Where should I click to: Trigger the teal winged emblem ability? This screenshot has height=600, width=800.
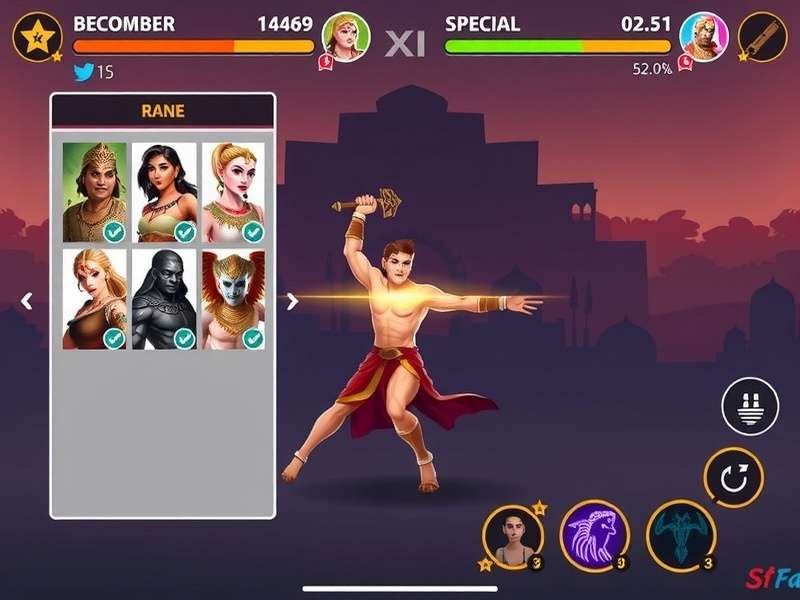point(681,535)
